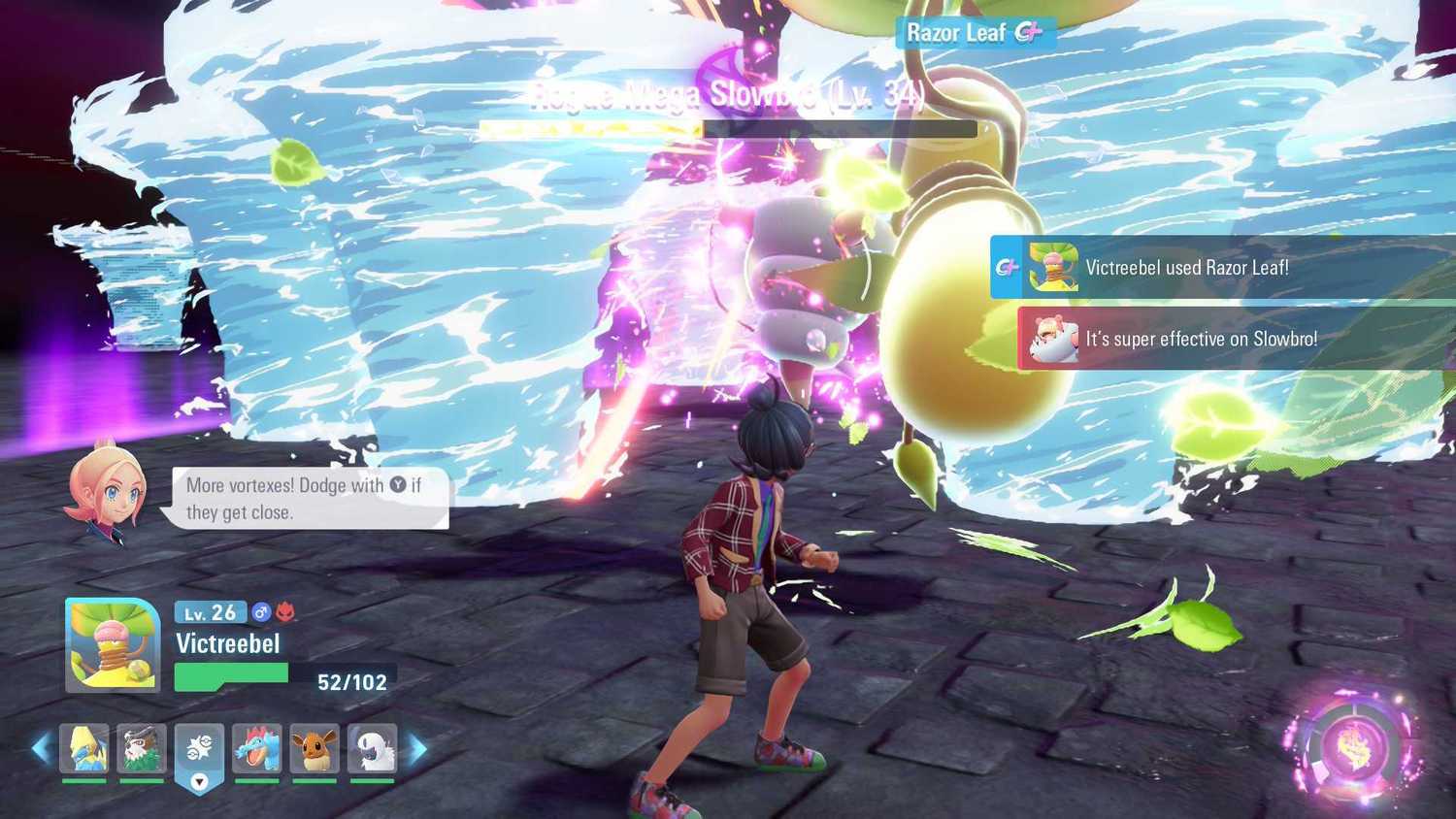This screenshot has width=1456, height=819.
Task: Expand the down chevron under the Poké Ball slot
Action: pos(200,779)
